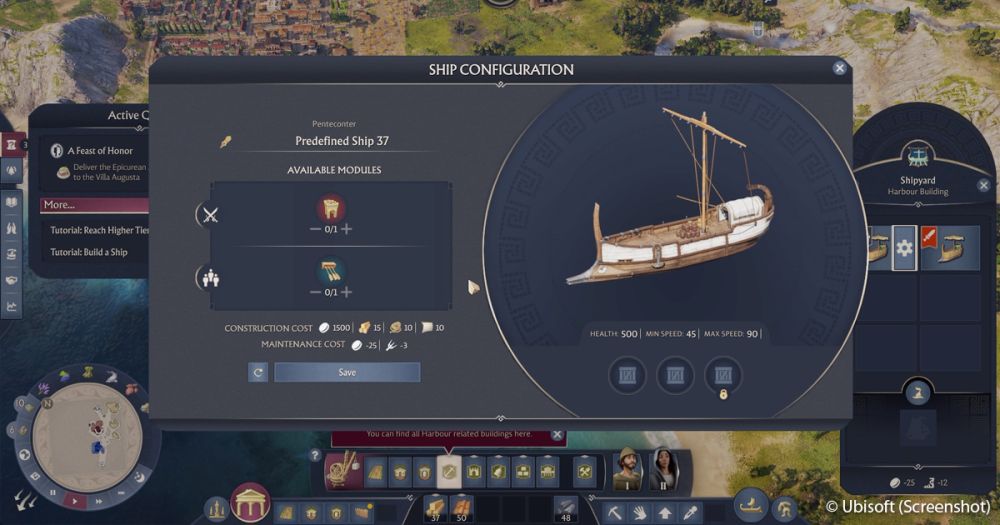Image resolution: width=1000 pixels, height=525 pixels.
Task: Open the A Feast of Honor quest
Action: (100, 151)
